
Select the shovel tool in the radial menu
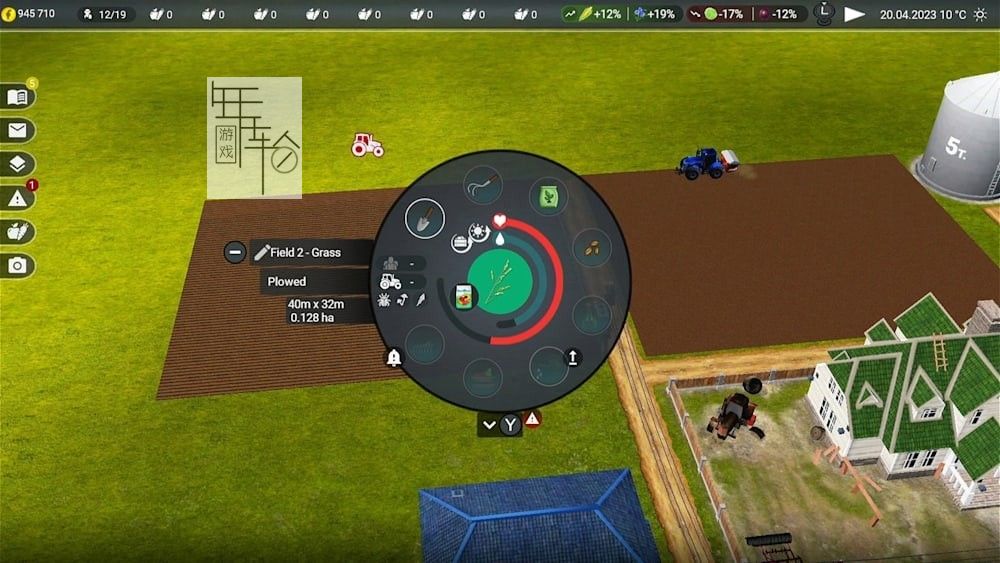pyautogui.click(x=424, y=219)
